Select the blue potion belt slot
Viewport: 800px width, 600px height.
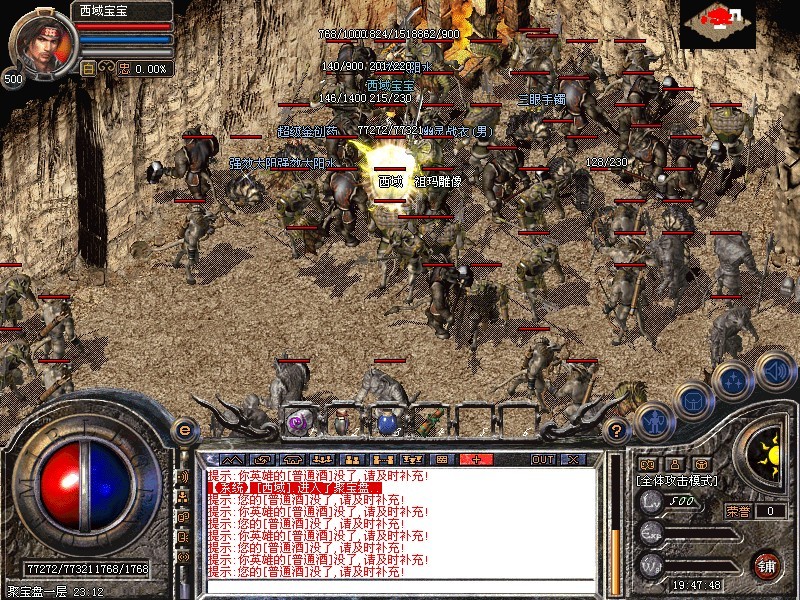pos(387,423)
